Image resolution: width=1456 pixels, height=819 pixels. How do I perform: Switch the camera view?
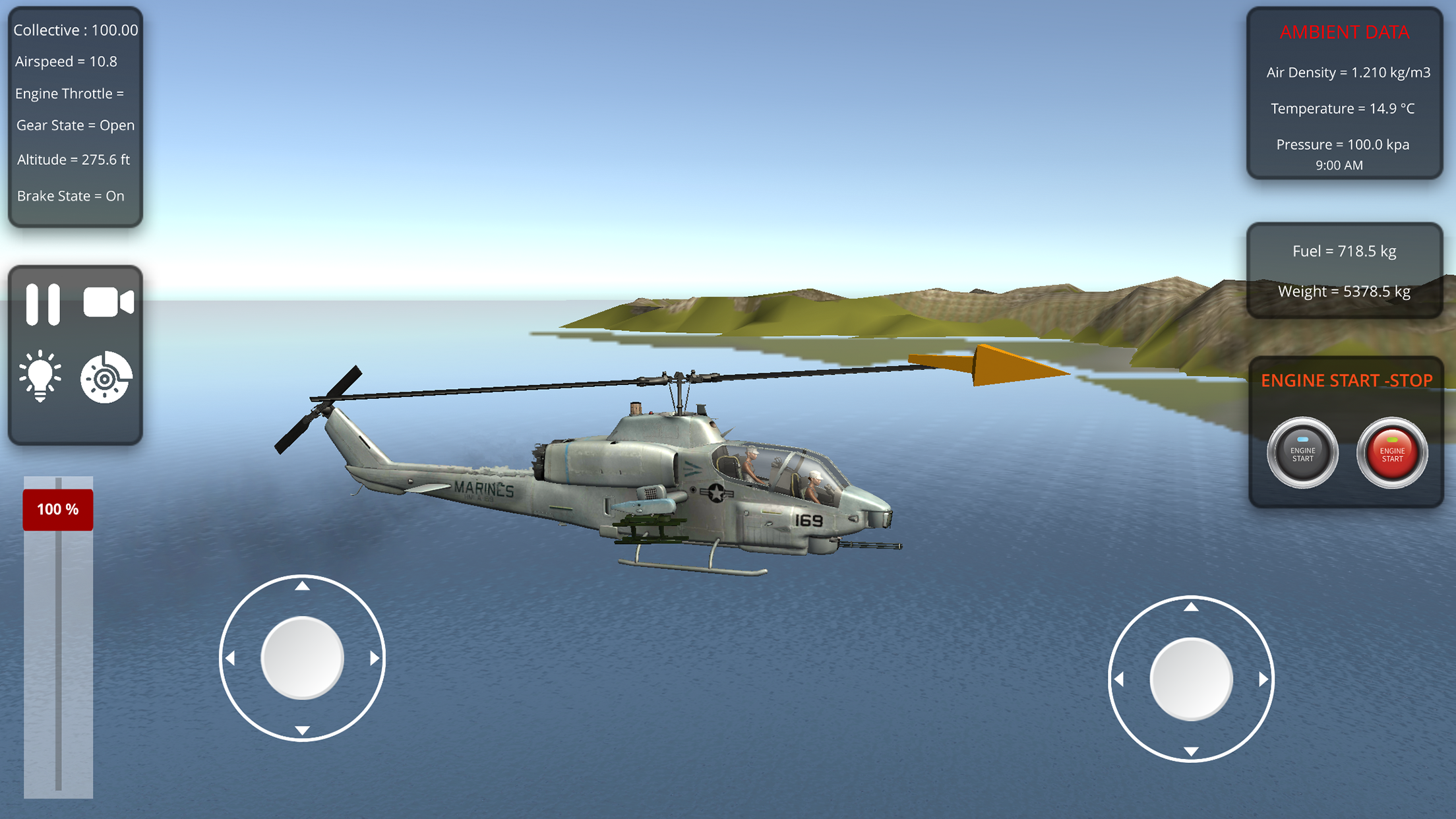coord(107,303)
